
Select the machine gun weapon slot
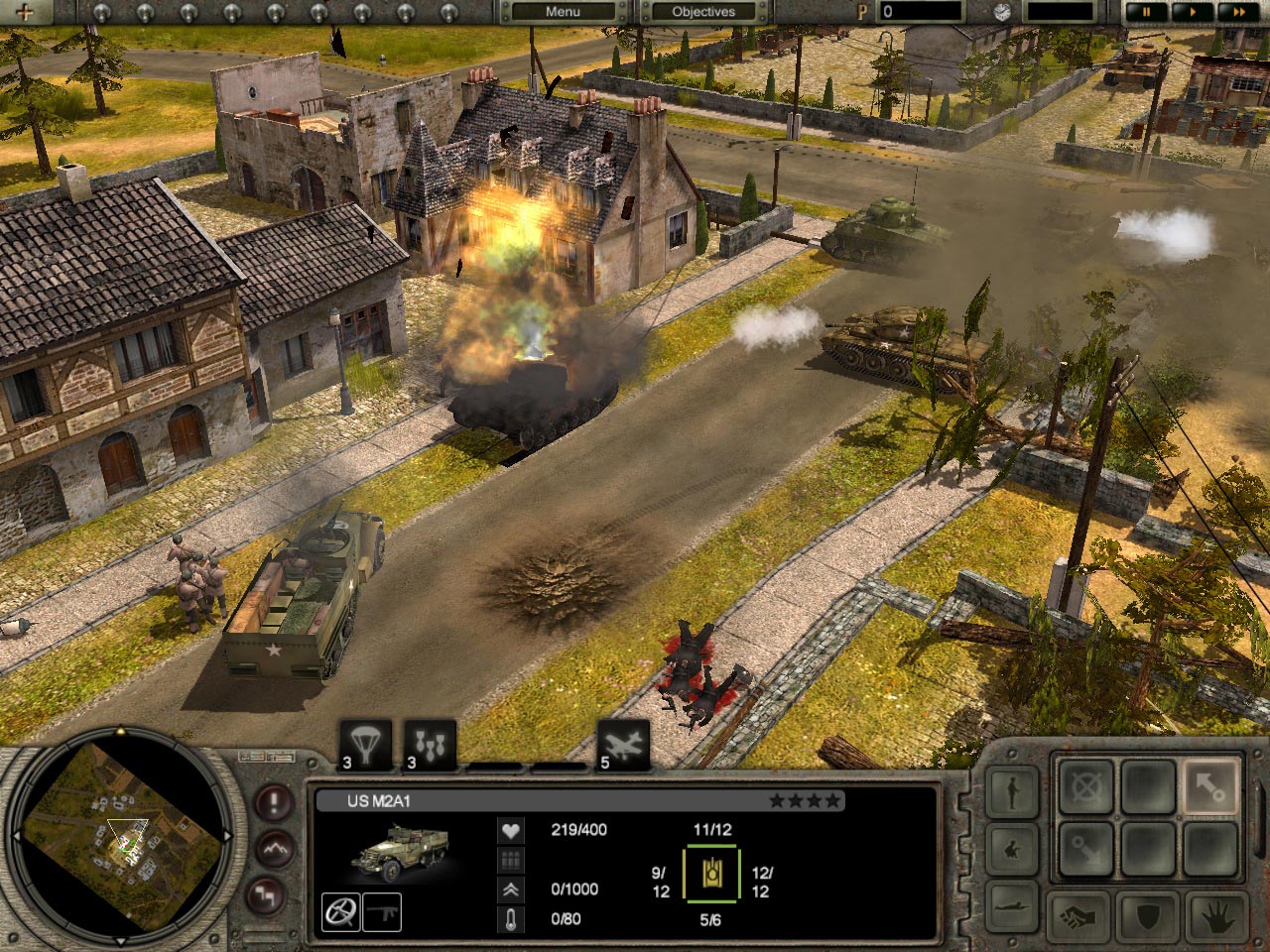coord(382,911)
